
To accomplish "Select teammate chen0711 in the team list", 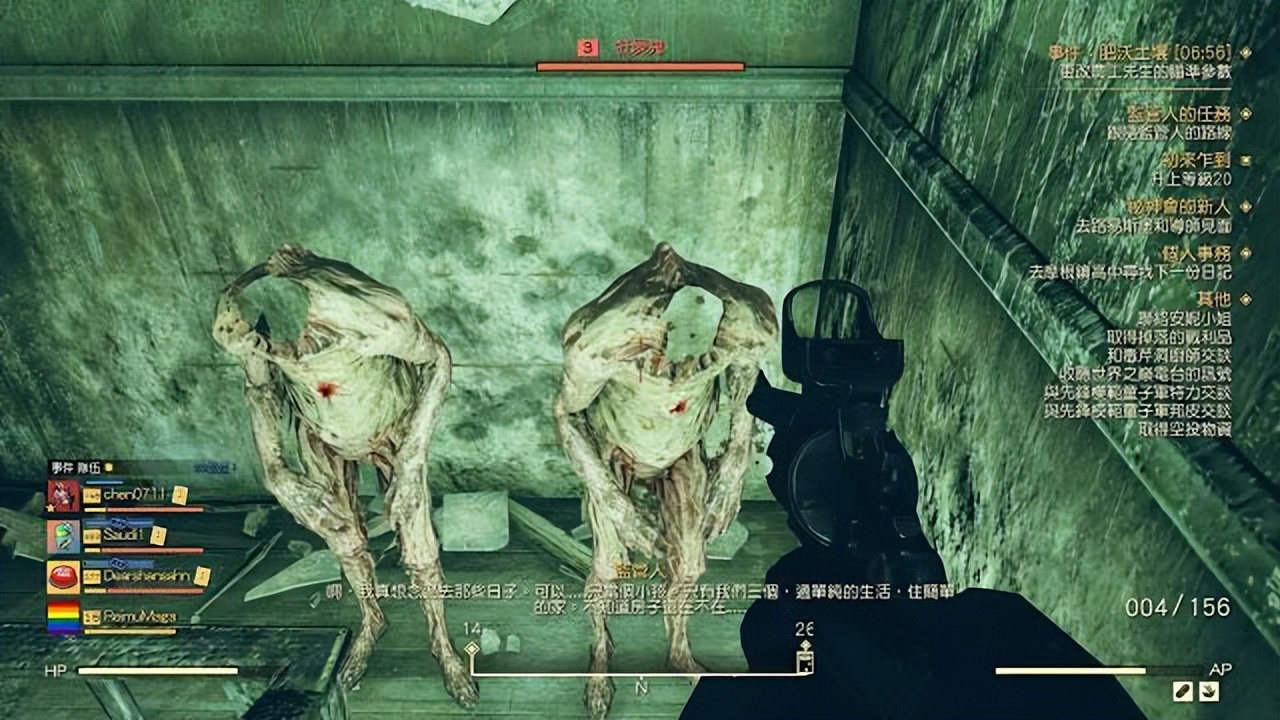I will click(135, 495).
